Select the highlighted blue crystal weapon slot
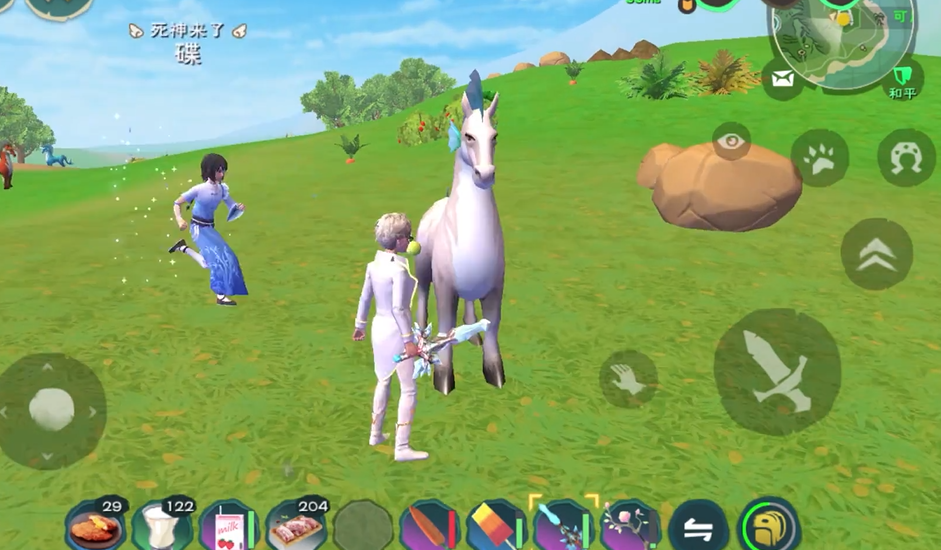941x550 pixels. click(x=563, y=525)
